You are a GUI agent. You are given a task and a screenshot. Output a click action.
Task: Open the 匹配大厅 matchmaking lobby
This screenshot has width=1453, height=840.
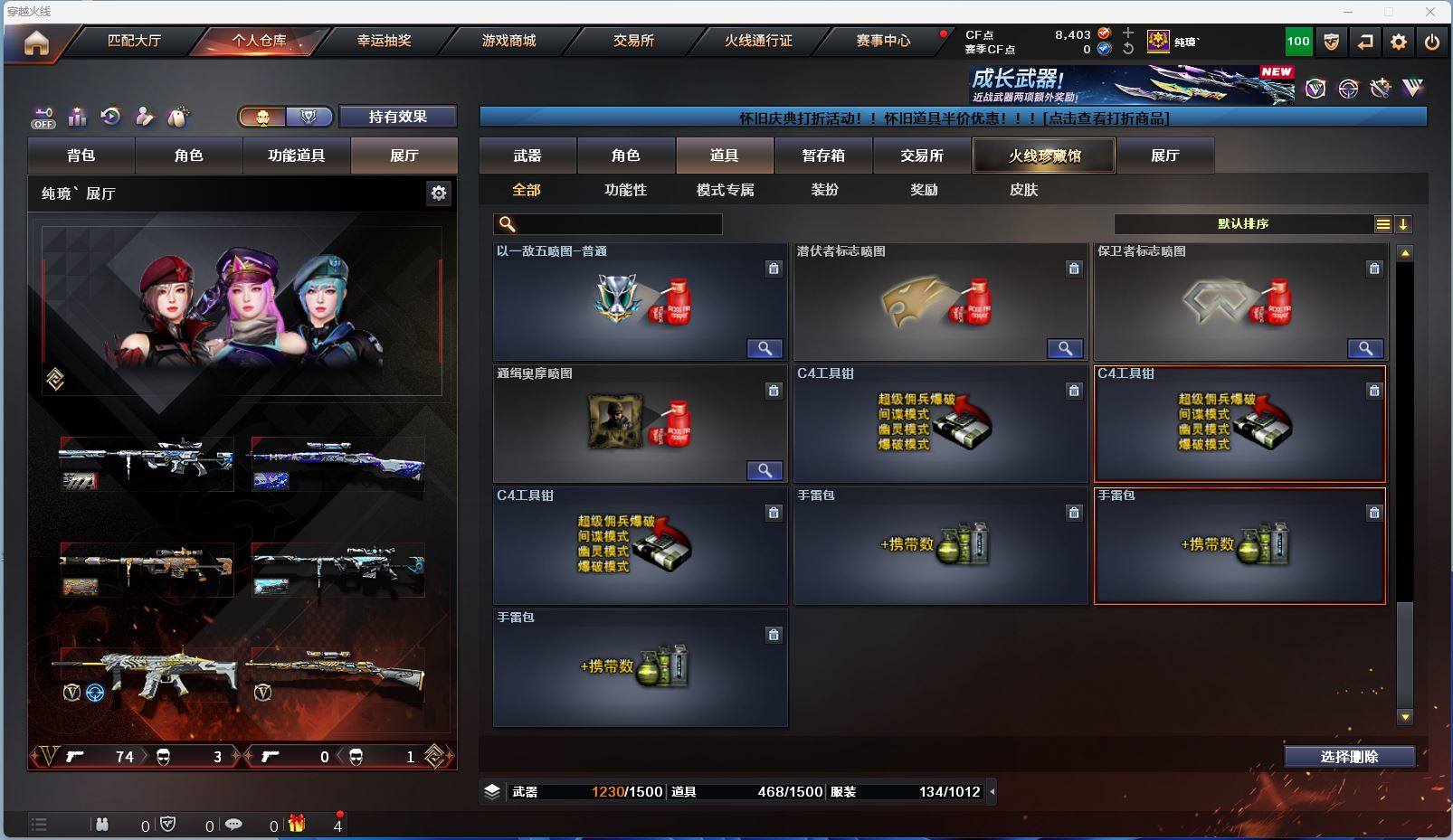click(134, 41)
